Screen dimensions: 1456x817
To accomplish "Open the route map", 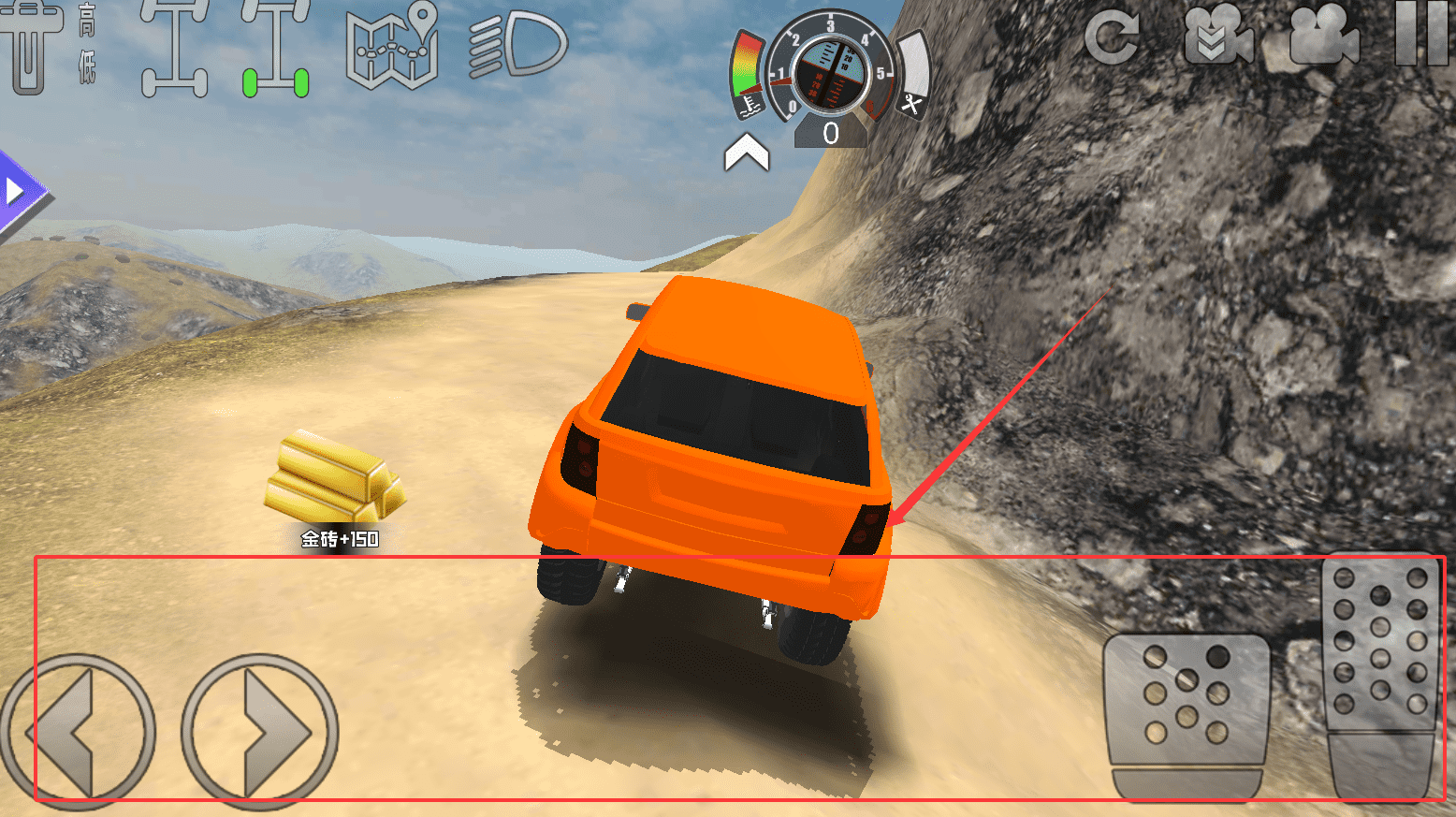I will 392,47.
